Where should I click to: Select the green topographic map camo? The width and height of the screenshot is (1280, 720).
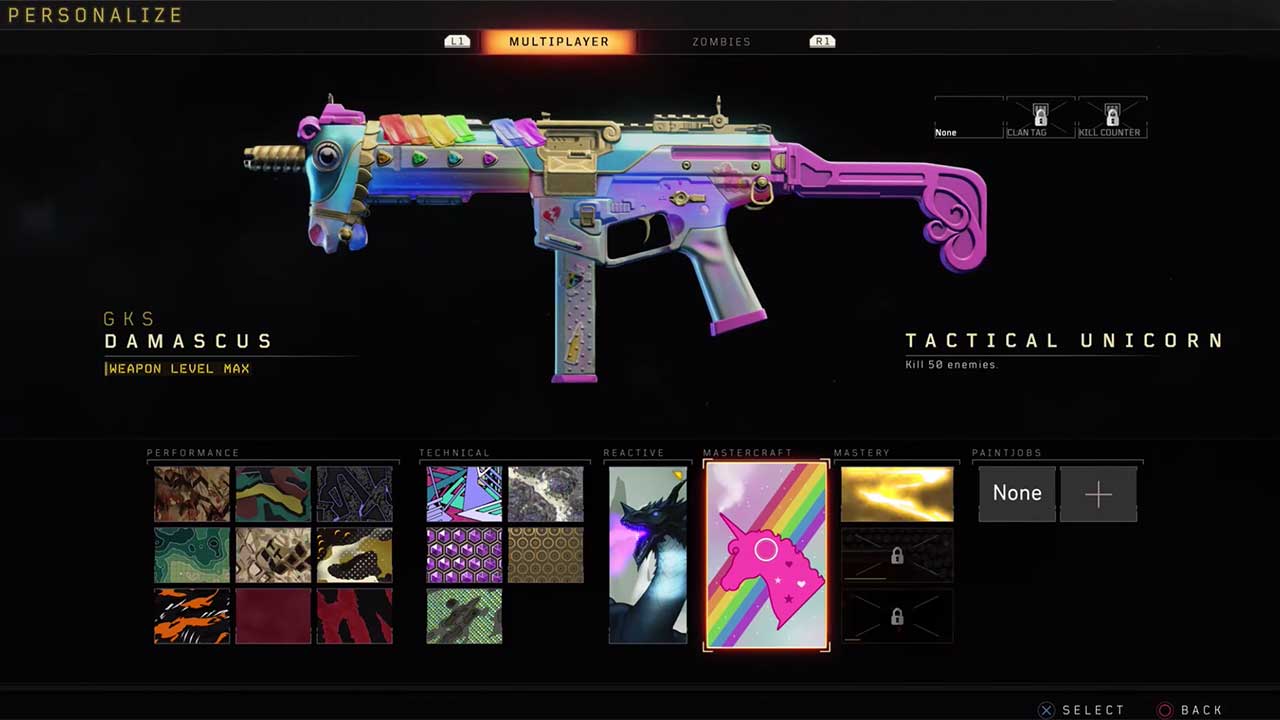(x=192, y=555)
